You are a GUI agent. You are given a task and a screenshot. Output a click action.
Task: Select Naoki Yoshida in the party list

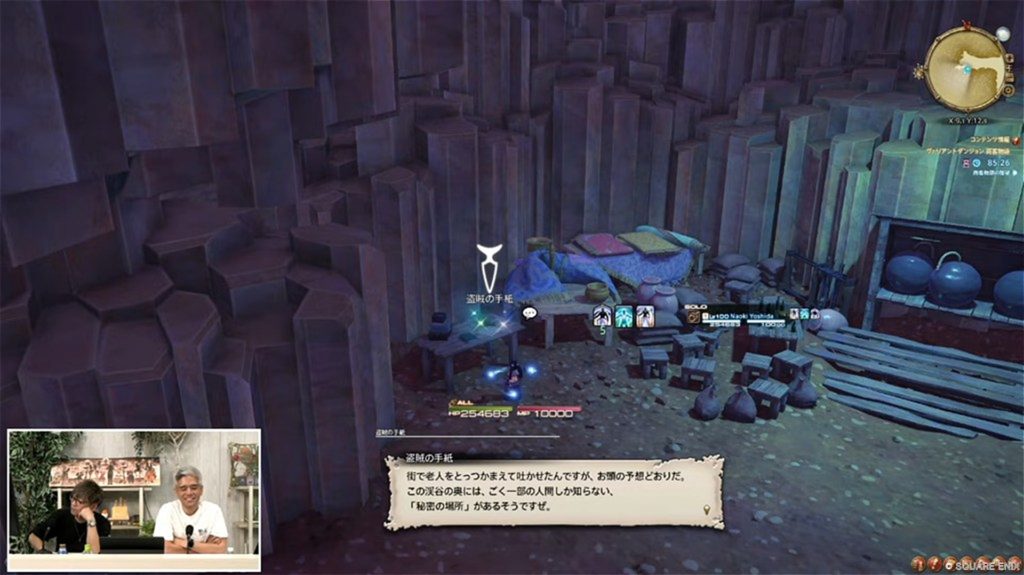(741, 316)
